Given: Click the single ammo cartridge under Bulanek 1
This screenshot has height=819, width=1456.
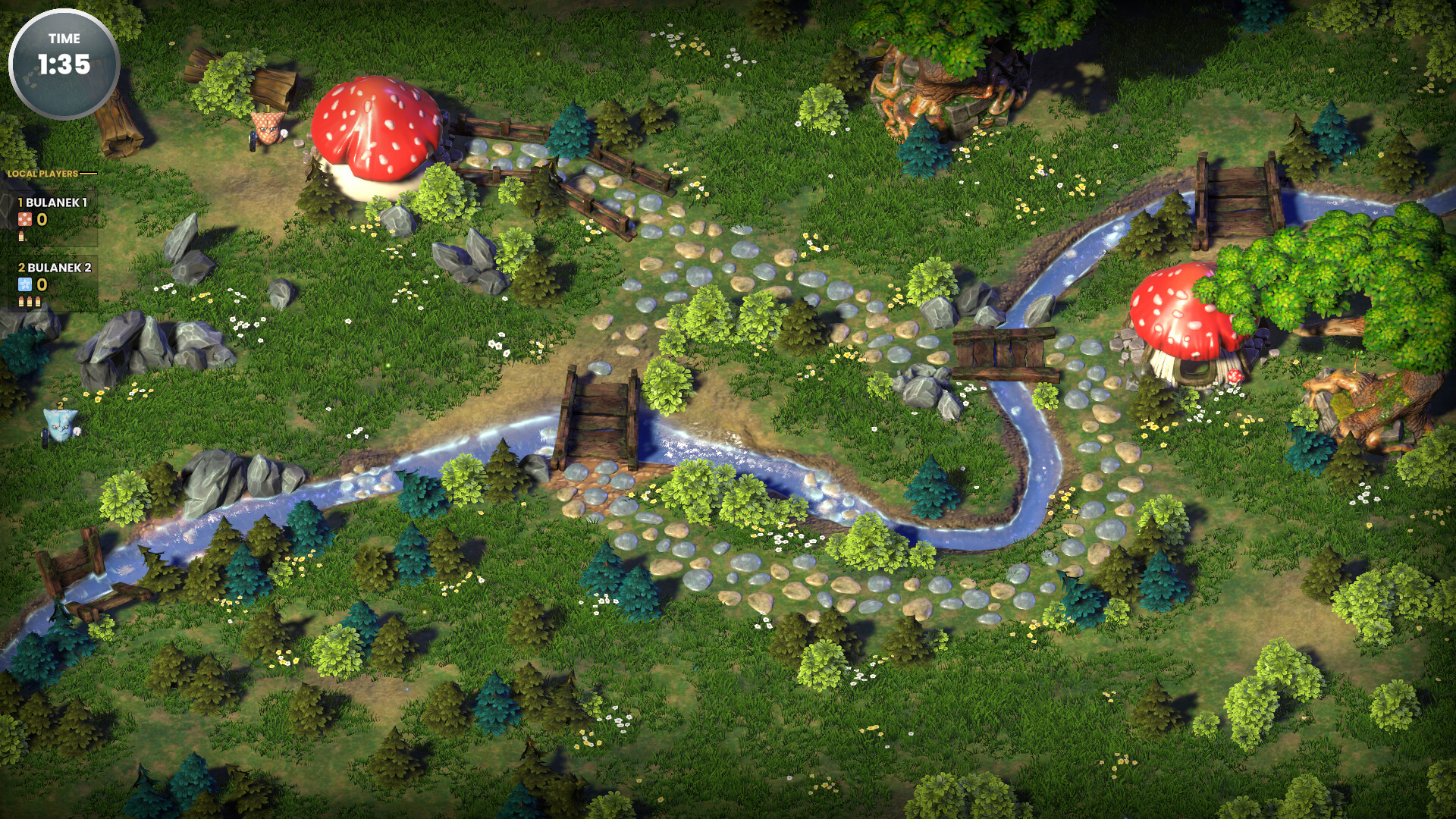Looking at the screenshot, I should click(x=22, y=236).
